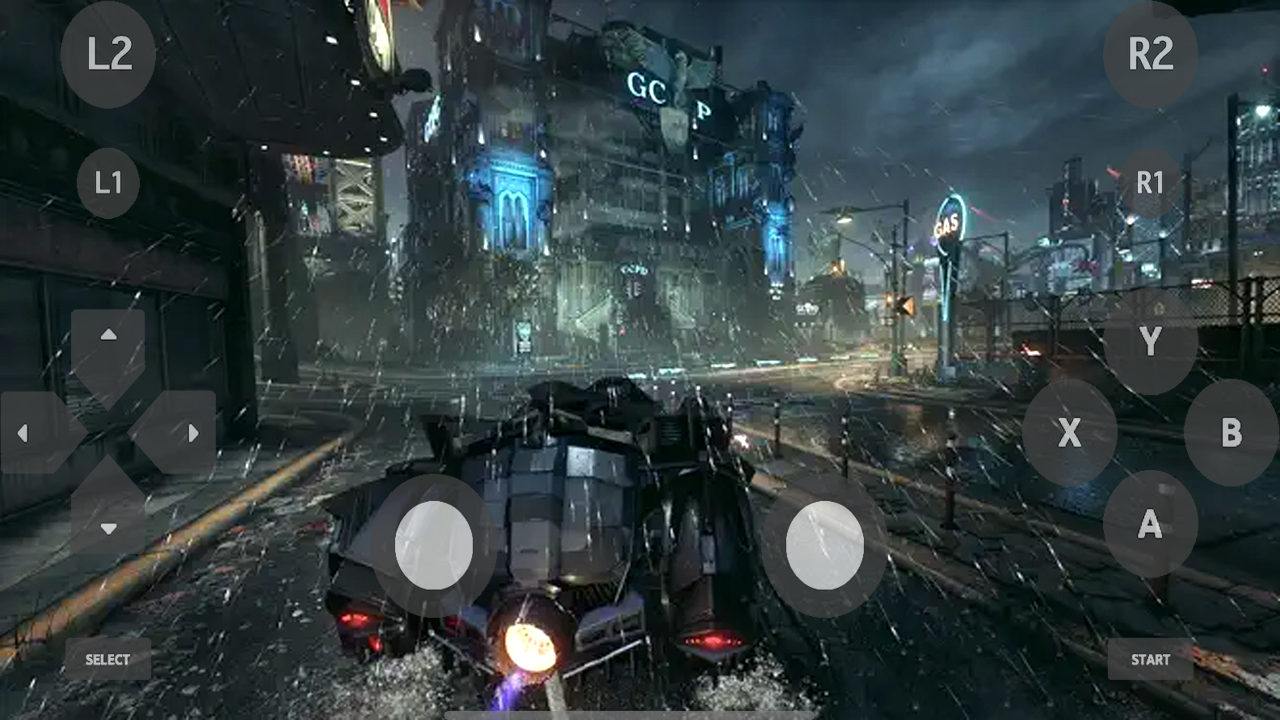Tap the D-pad right arrow
The width and height of the screenshot is (1280, 720).
pos(194,432)
